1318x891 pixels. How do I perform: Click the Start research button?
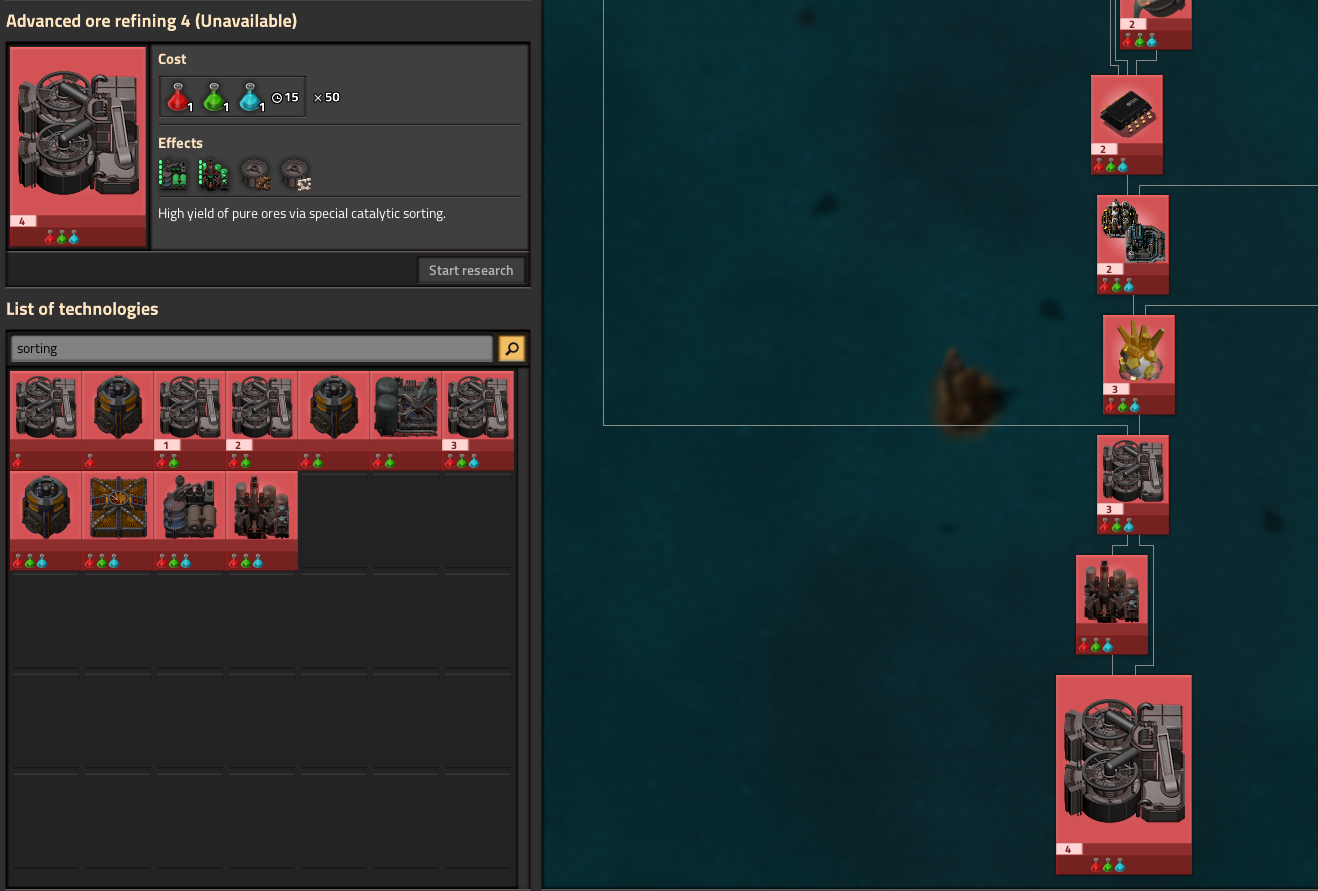(x=471, y=269)
